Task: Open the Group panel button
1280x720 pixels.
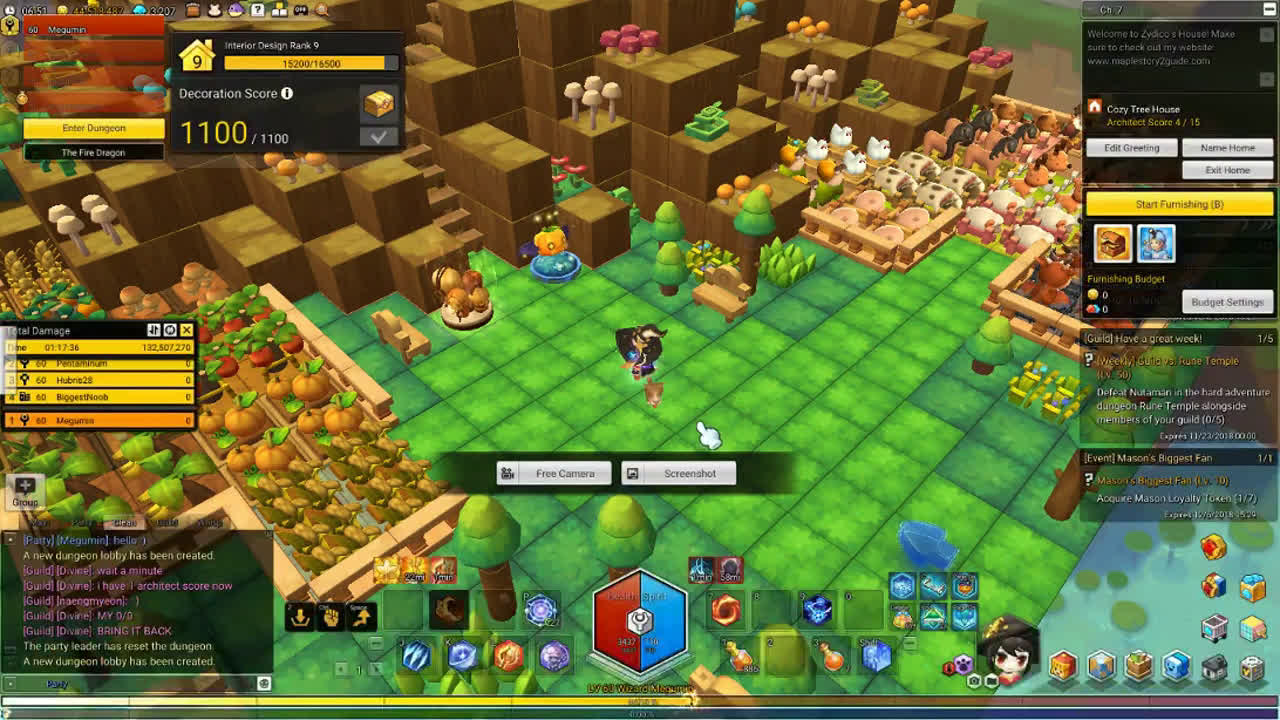Action: [x=25, y=490]
